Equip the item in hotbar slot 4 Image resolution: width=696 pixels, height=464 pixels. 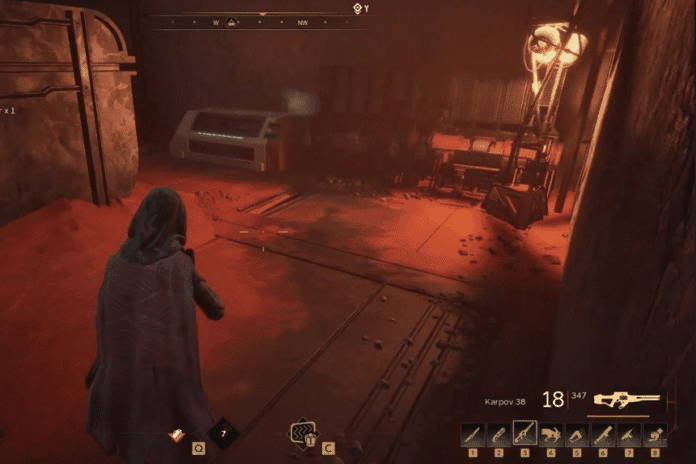click(551, 434)
